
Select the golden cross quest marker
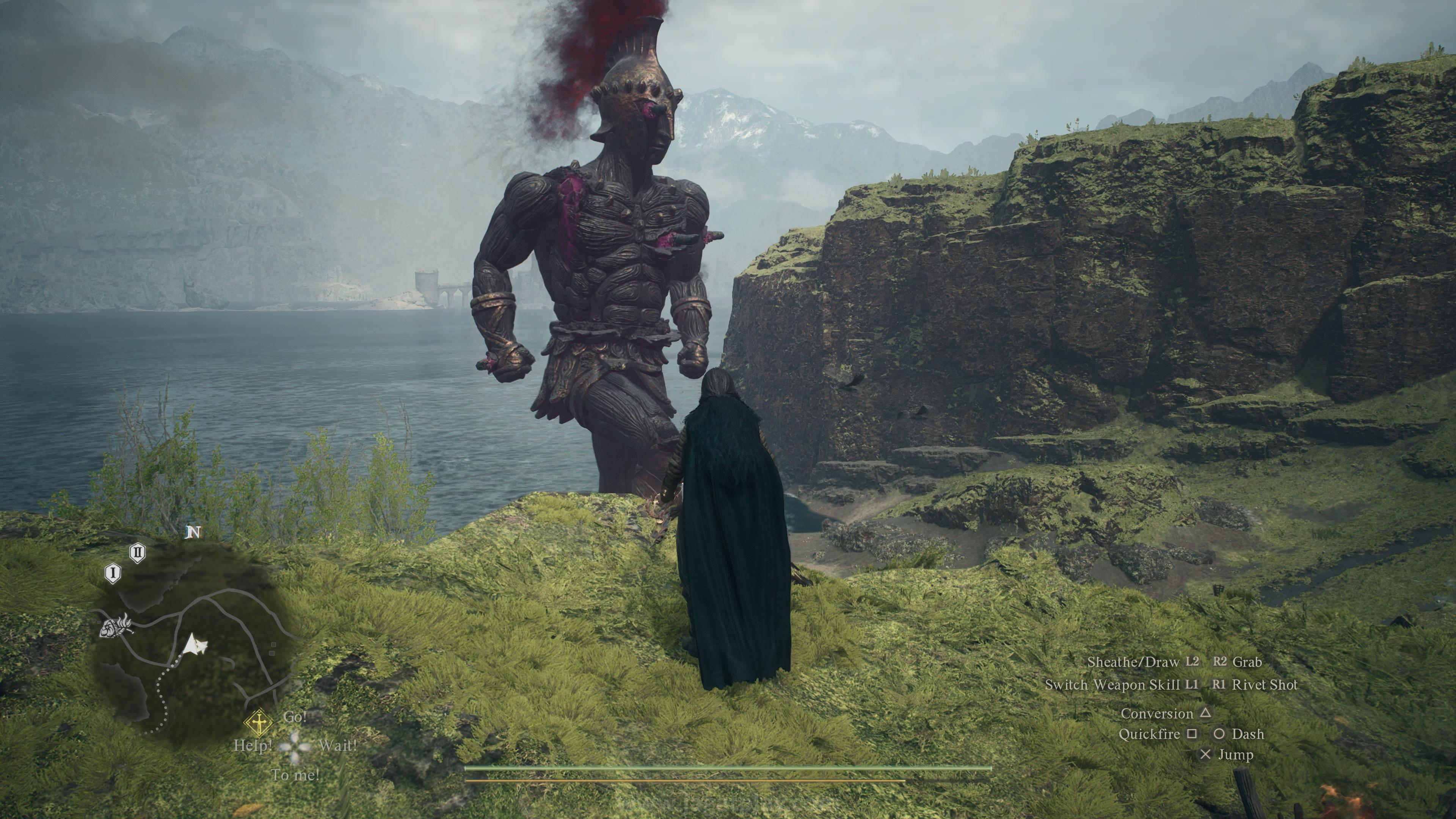(259, 723)
